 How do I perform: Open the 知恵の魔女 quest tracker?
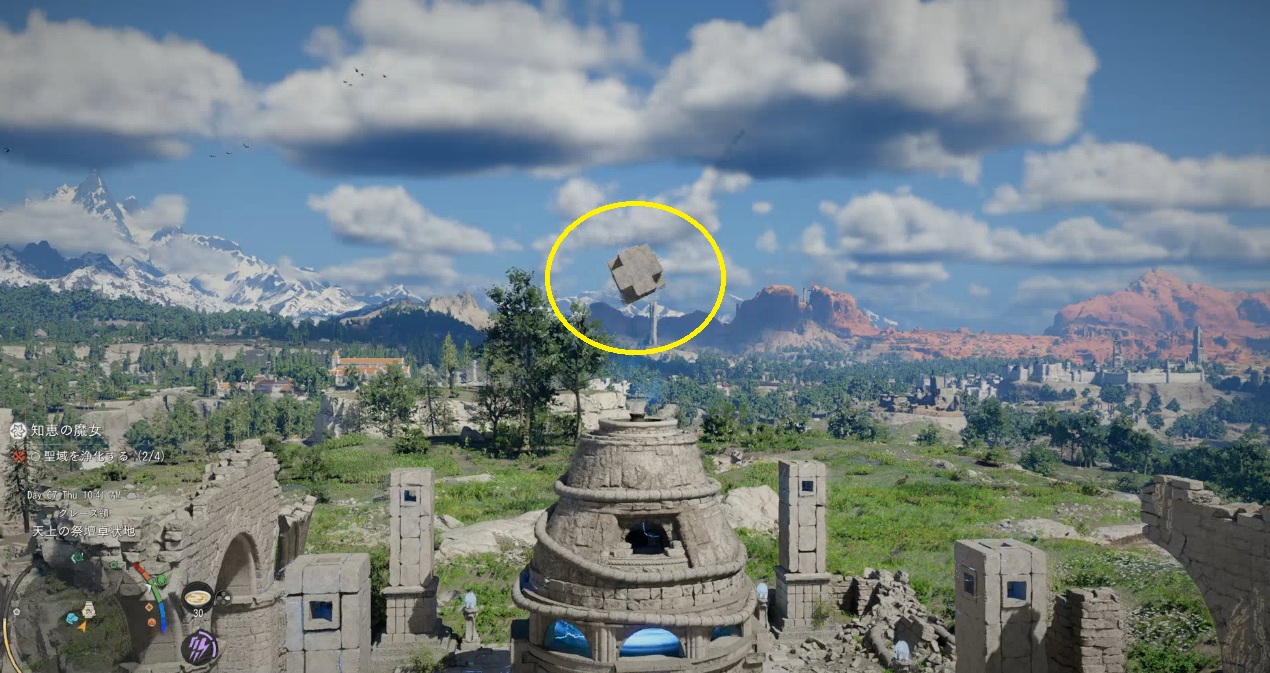coord(65,431)
